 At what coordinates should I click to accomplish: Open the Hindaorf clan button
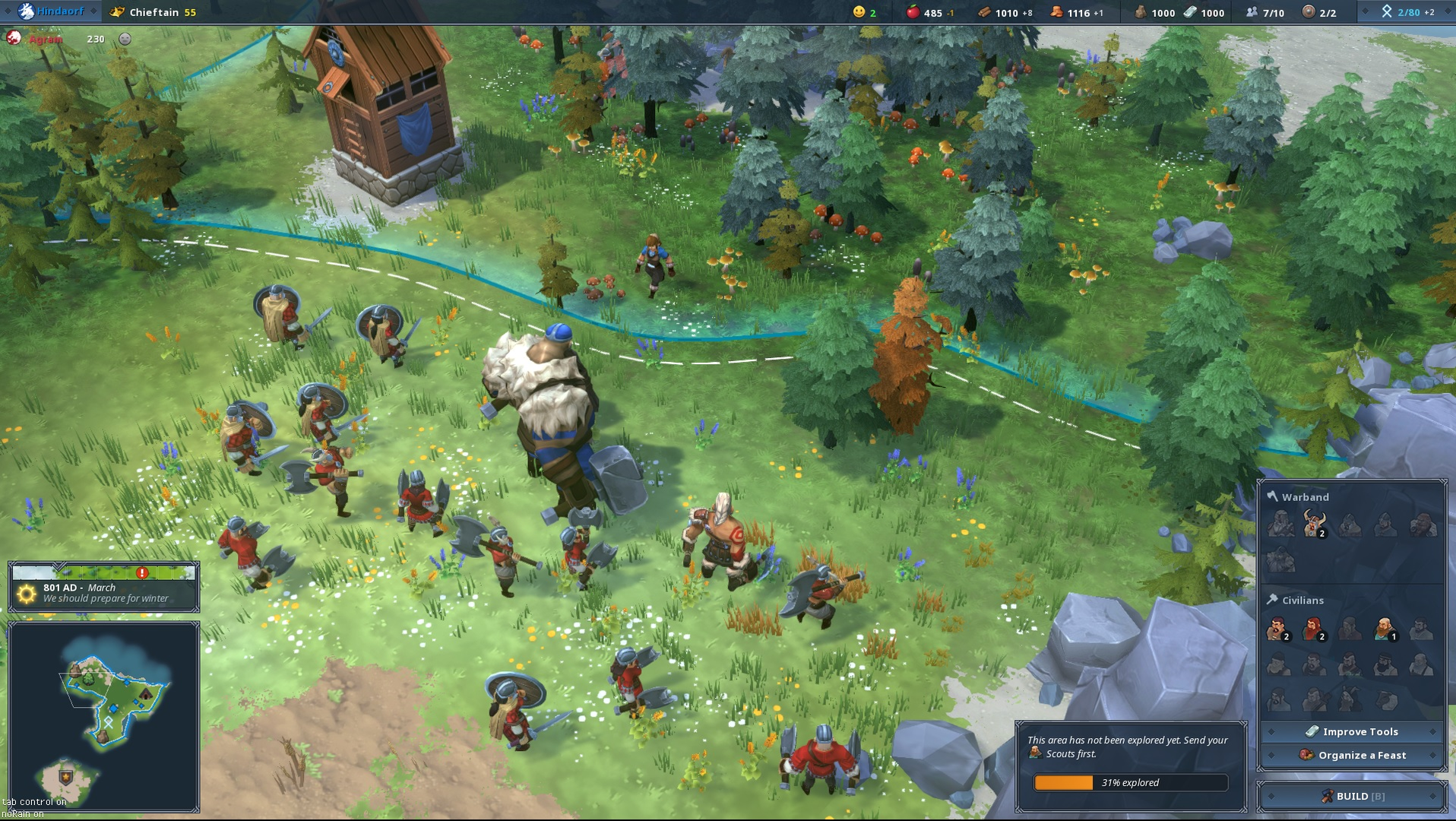point(52,11)
